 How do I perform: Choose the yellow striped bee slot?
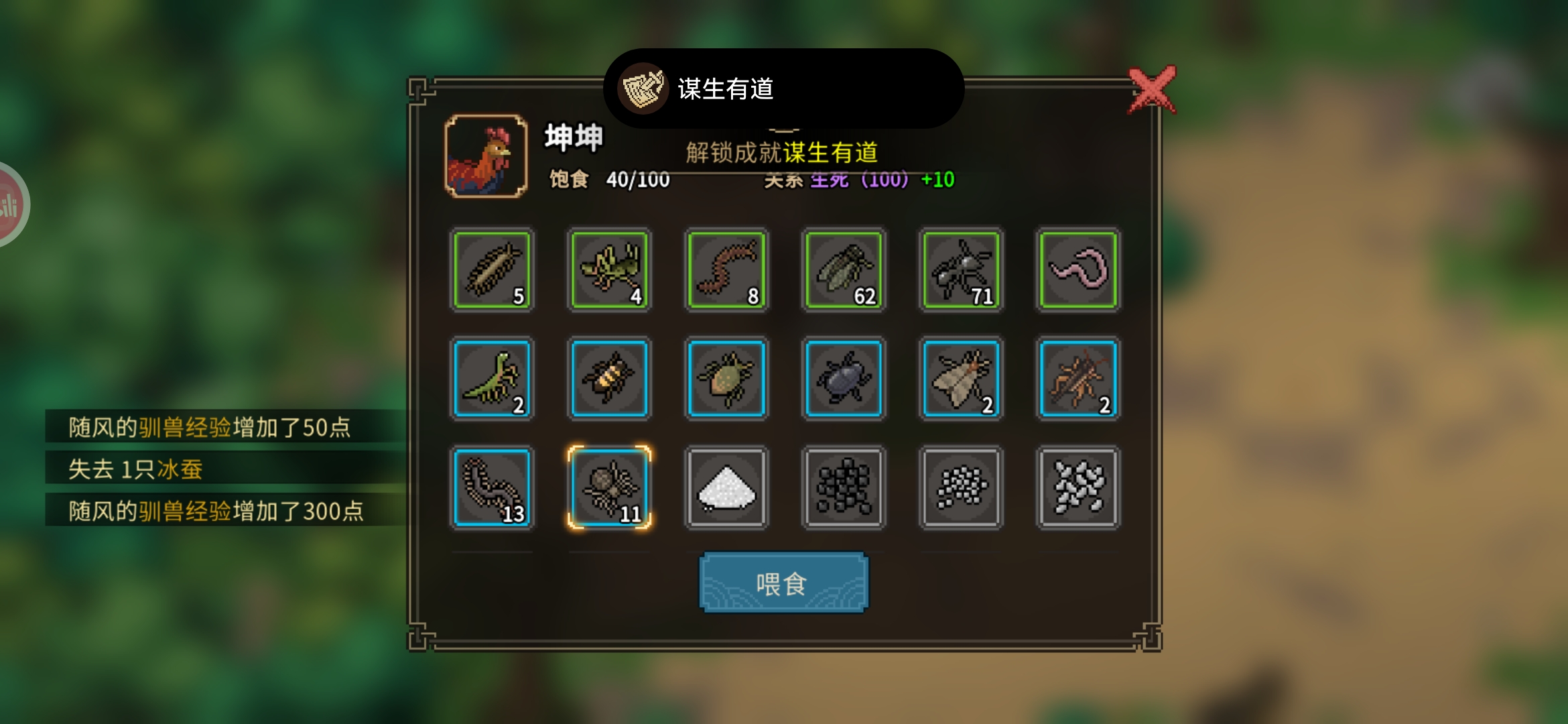609,379
